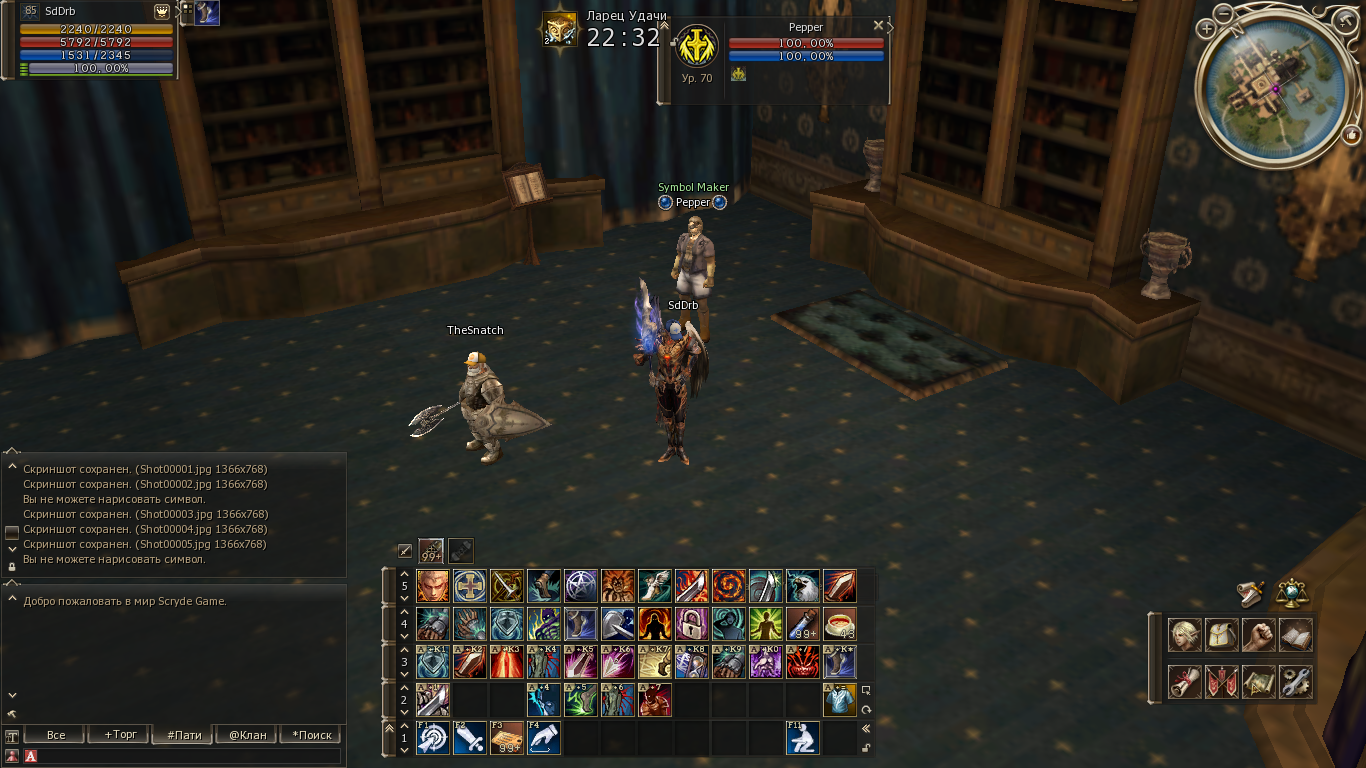1366x768 pixels.
Task: Use the soup bowl item slot
Action: [x=840, y=624]
